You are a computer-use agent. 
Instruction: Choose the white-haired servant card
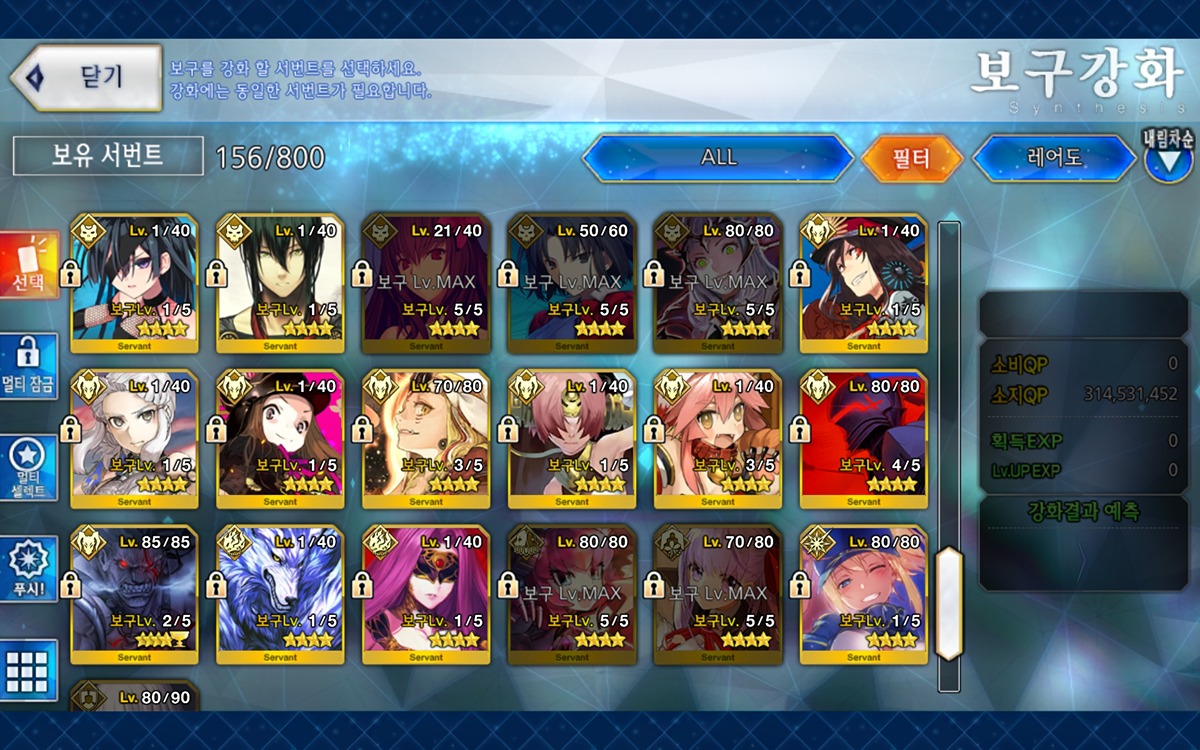pyautogui.click(x=135, y=438)
